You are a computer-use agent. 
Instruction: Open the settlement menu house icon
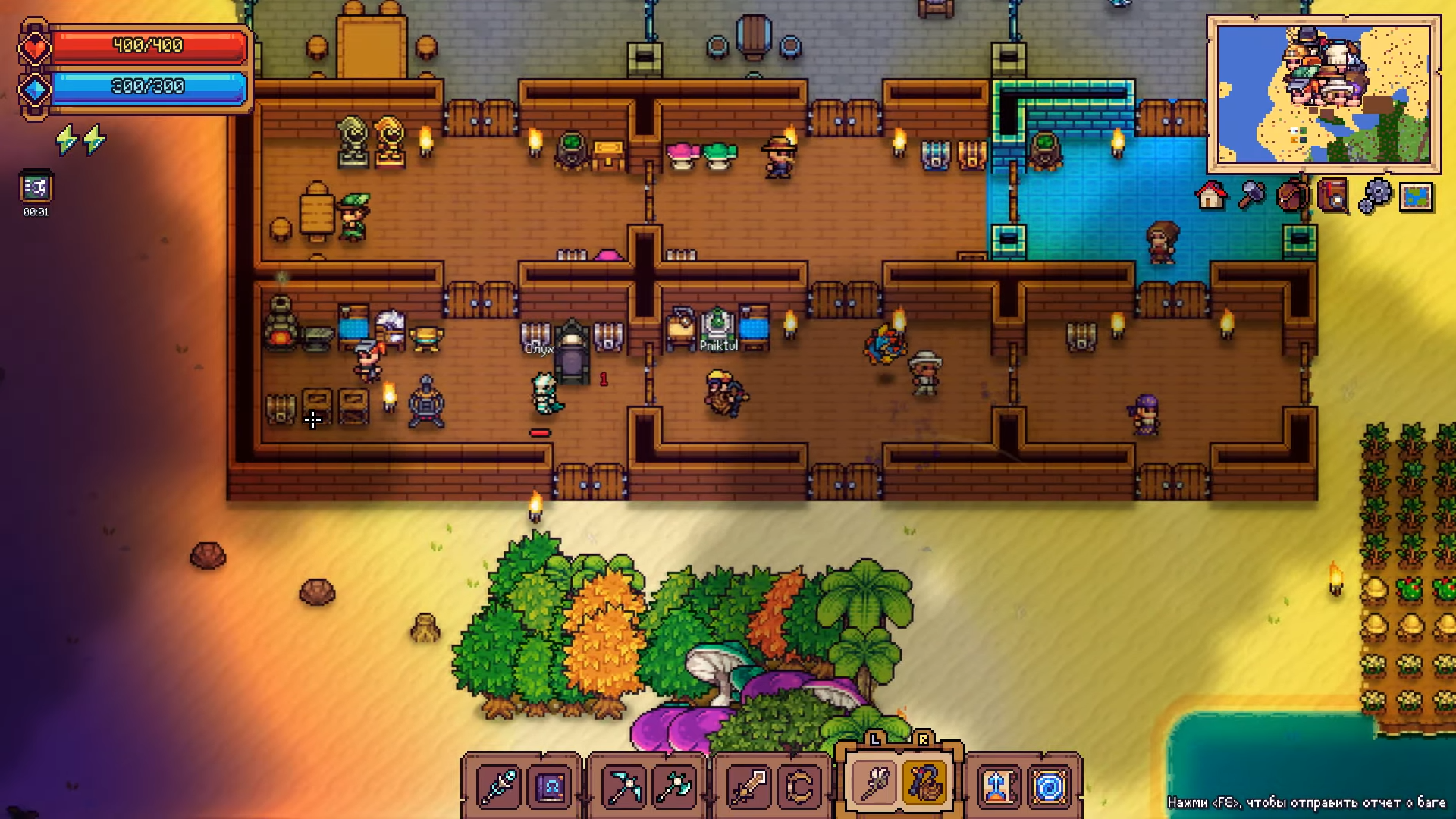point(1210,196)
